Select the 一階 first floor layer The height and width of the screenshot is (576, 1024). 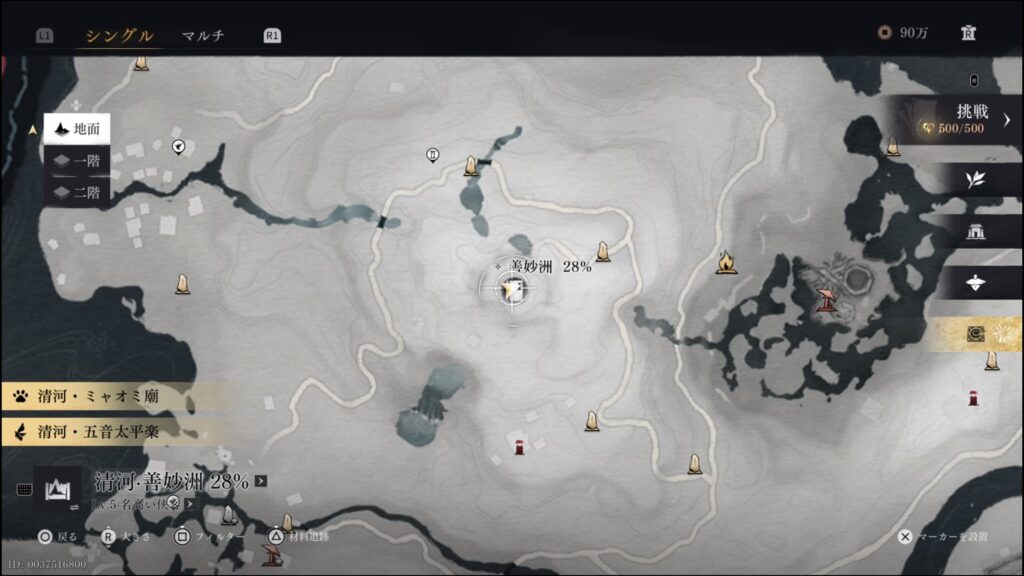click(x=76, y=161)
